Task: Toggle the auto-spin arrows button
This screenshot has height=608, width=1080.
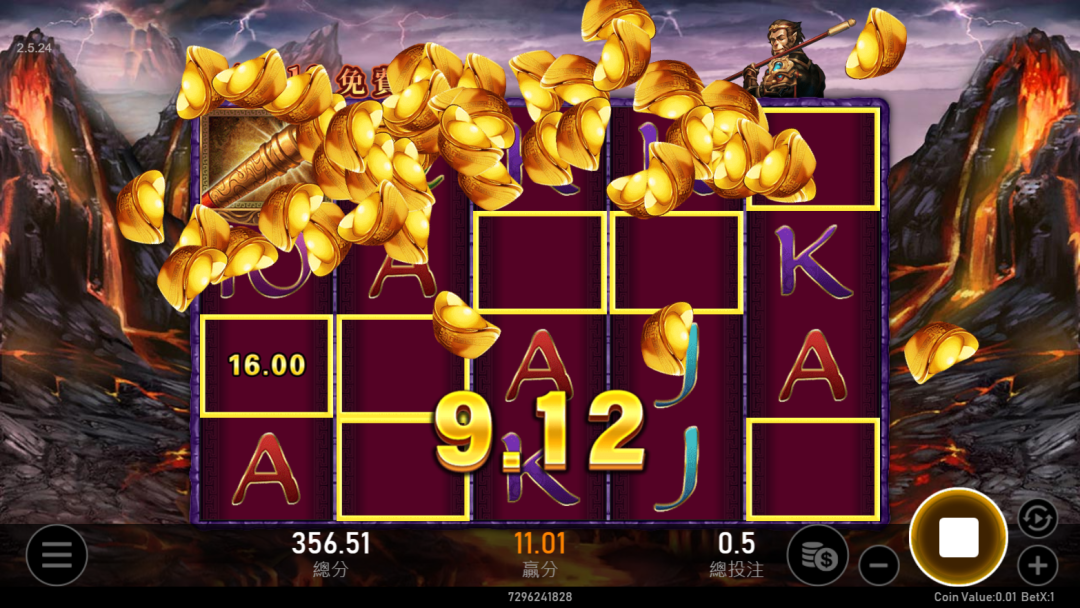Action: coord(1037,518)
